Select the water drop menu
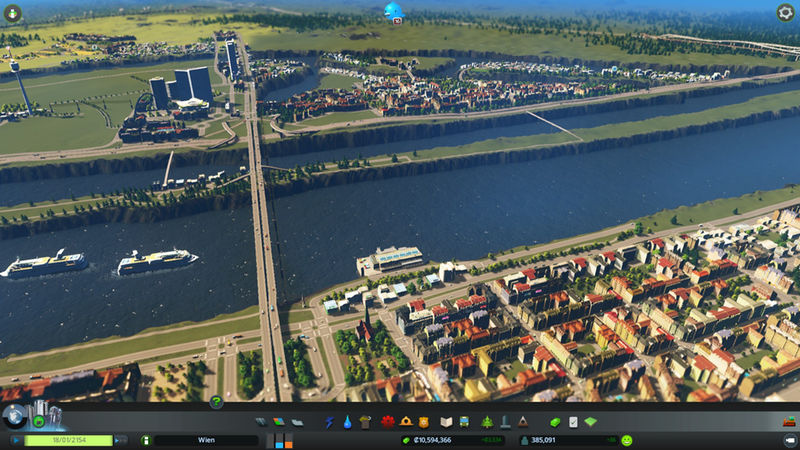 346,422
